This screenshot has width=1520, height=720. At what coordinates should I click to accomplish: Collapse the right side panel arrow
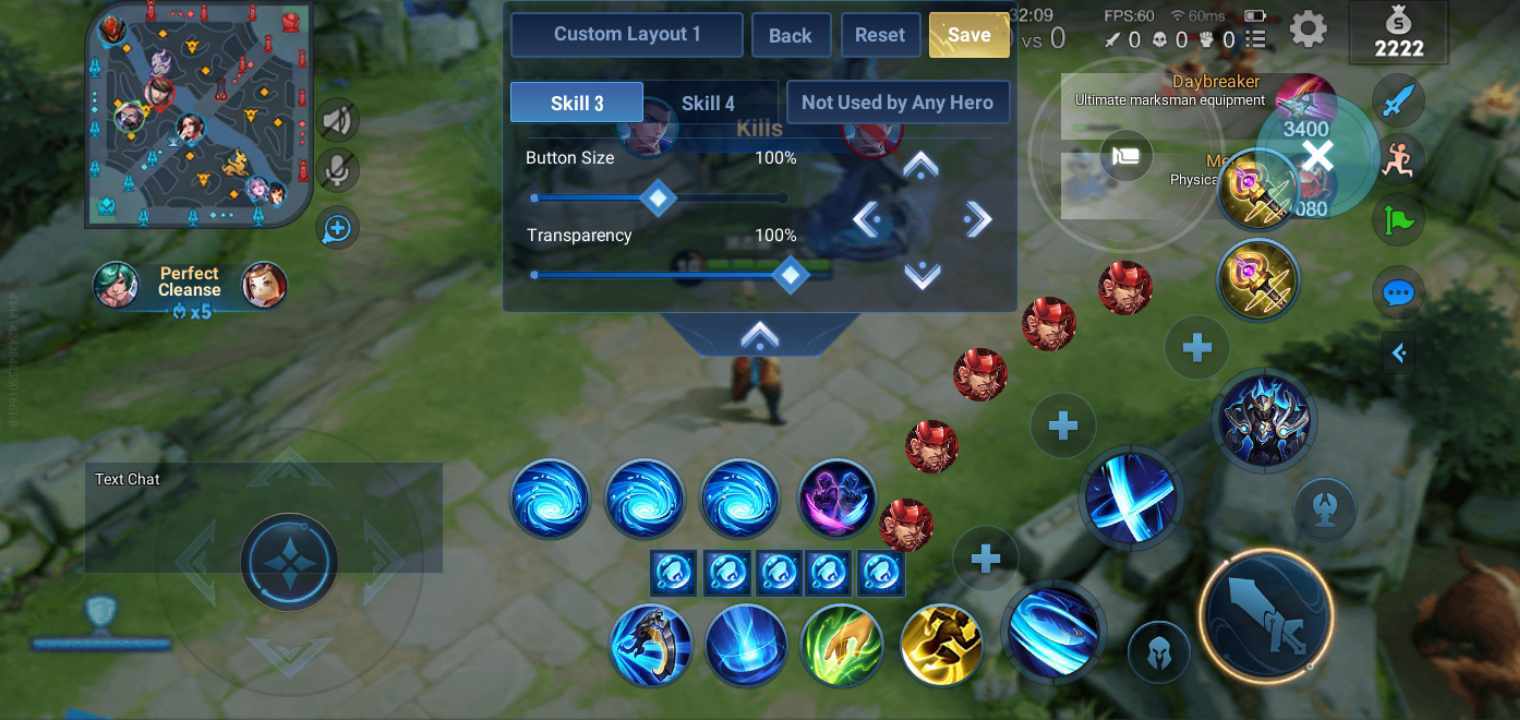coord(1399,352)
